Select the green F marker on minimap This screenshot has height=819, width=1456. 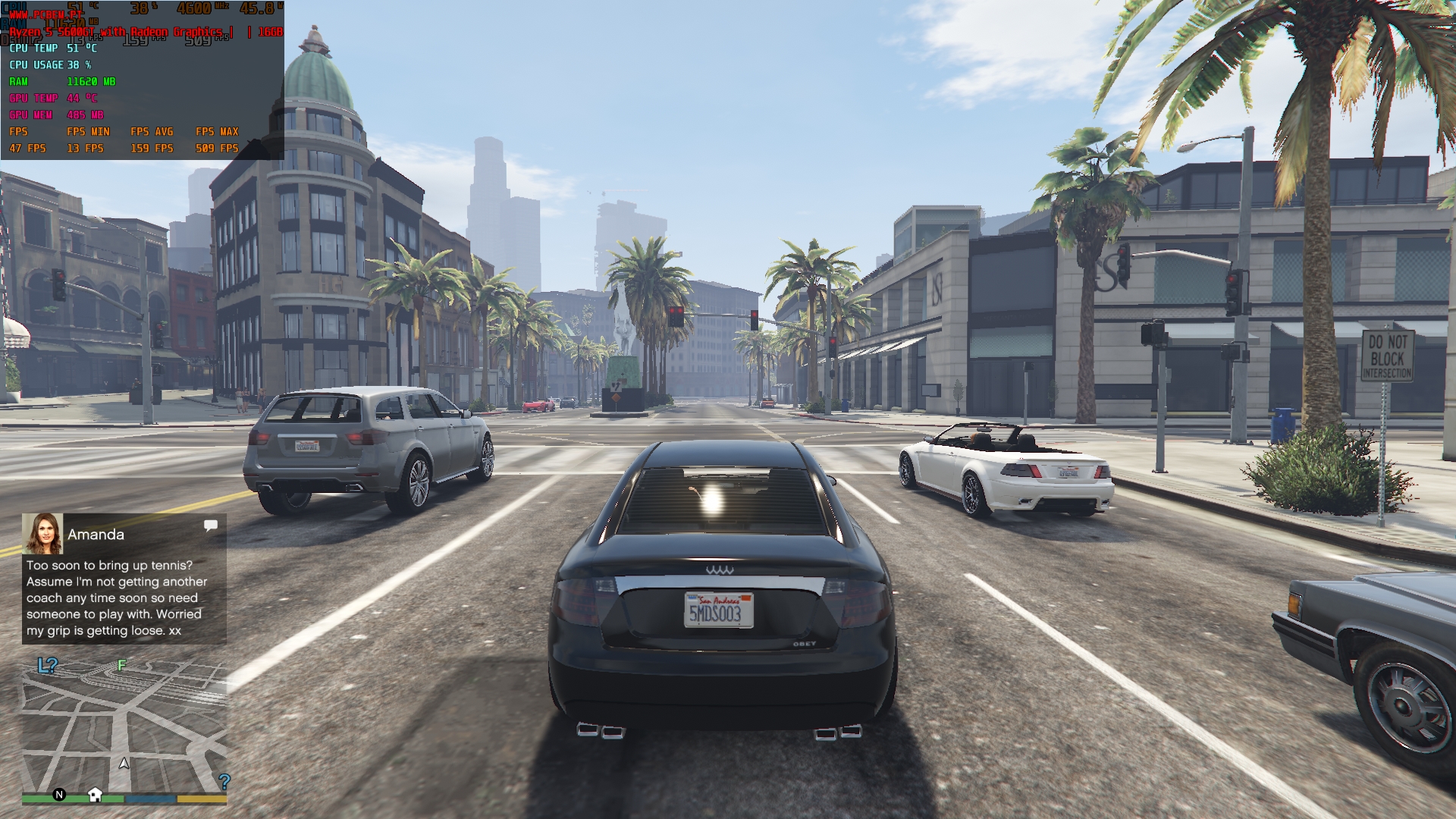pos(121,665)
